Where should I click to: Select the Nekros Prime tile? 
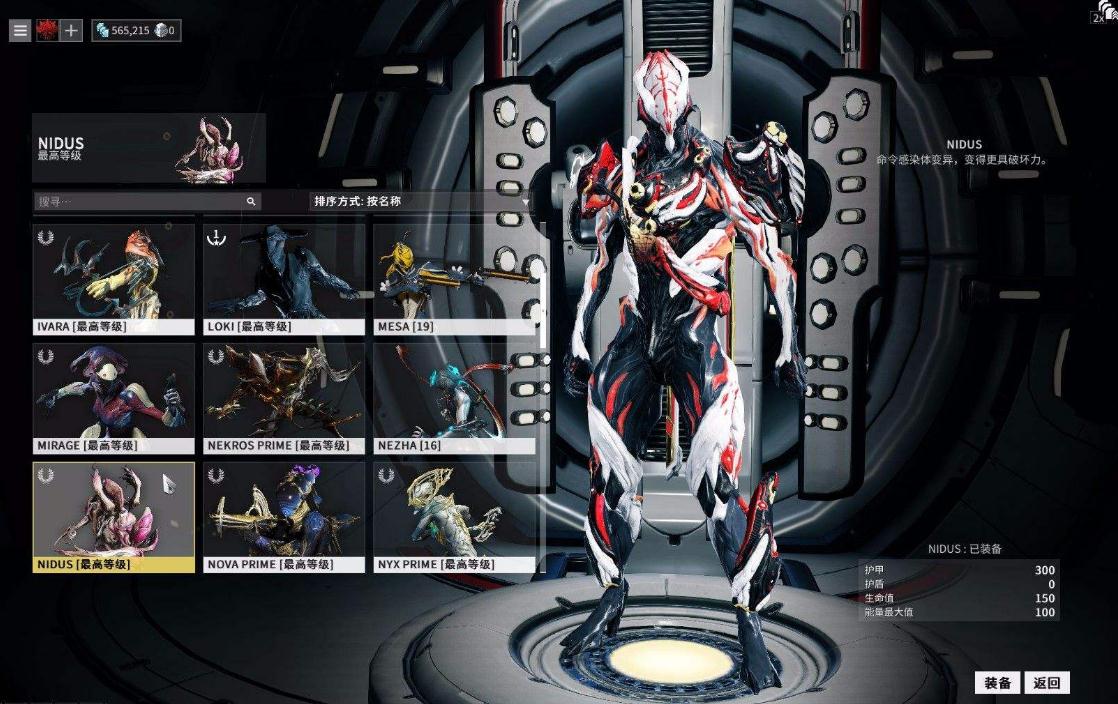point(284,397)
